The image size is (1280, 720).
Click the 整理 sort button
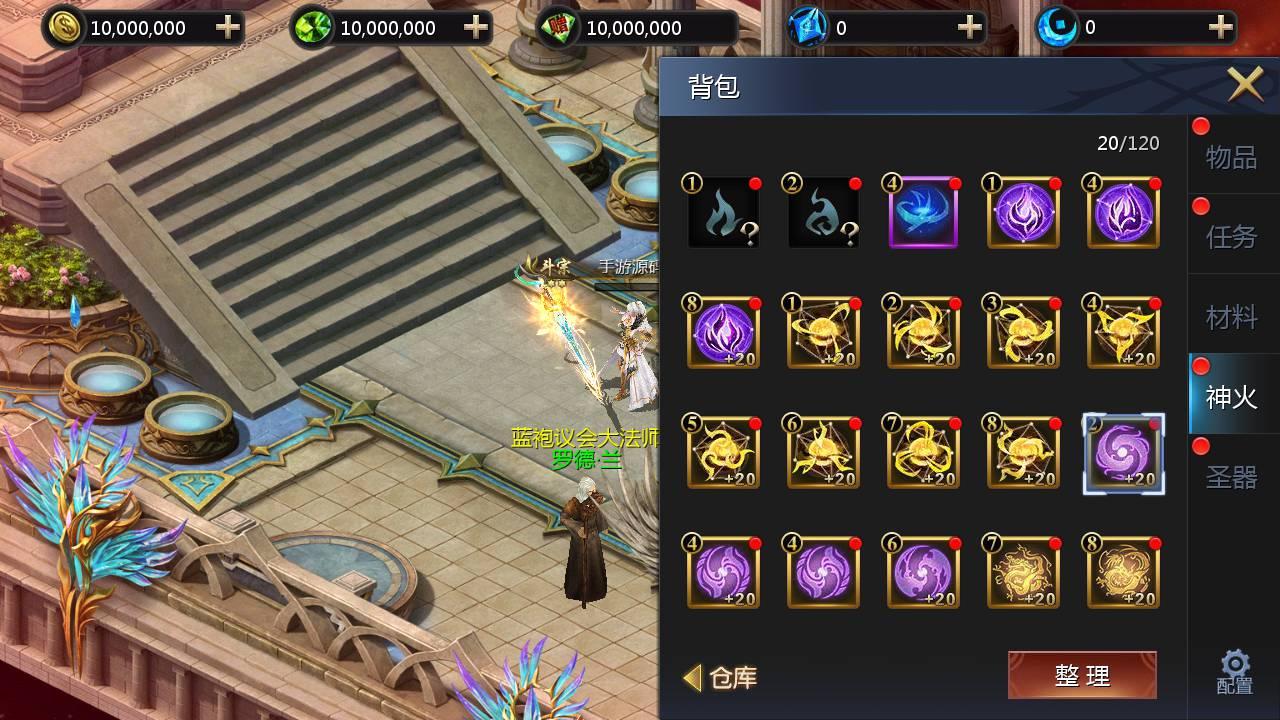pyautogui.click(x=1082, y=676)
